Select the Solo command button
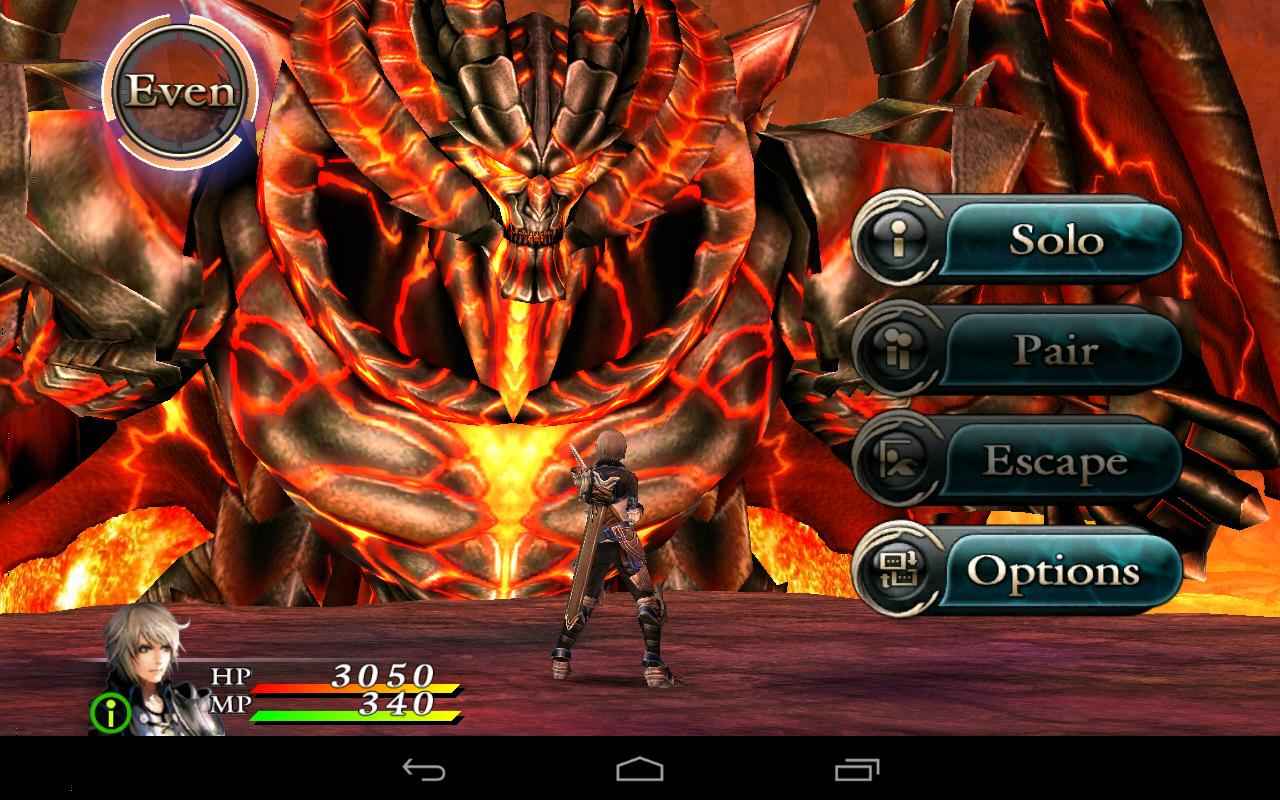 pyautogui.click(x=1058, y=240)
